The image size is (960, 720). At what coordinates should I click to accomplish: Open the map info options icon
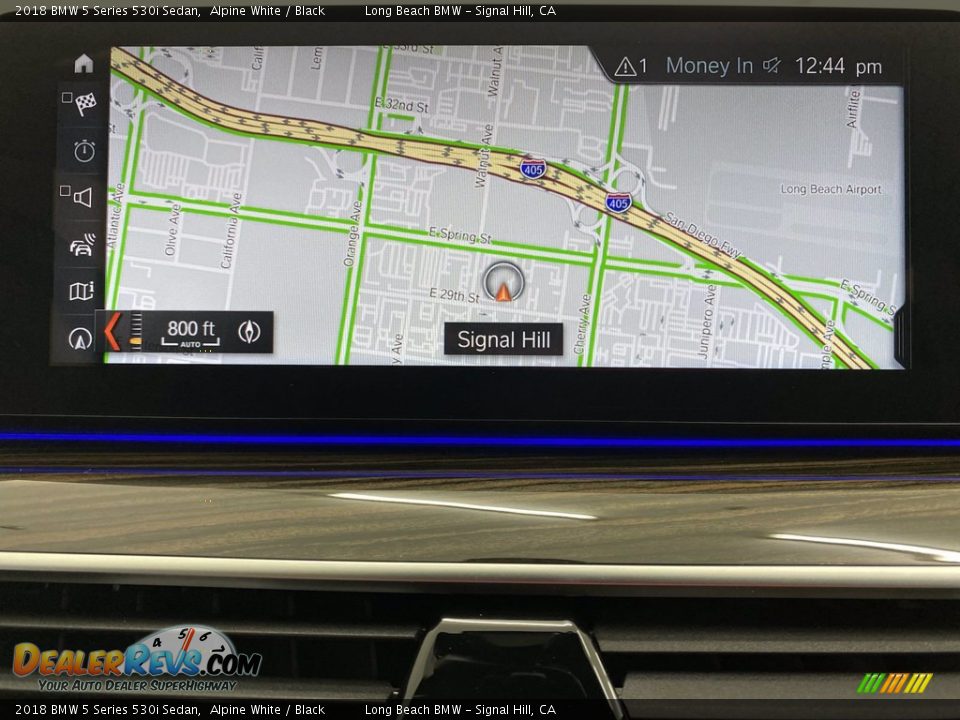pos(81,291)
